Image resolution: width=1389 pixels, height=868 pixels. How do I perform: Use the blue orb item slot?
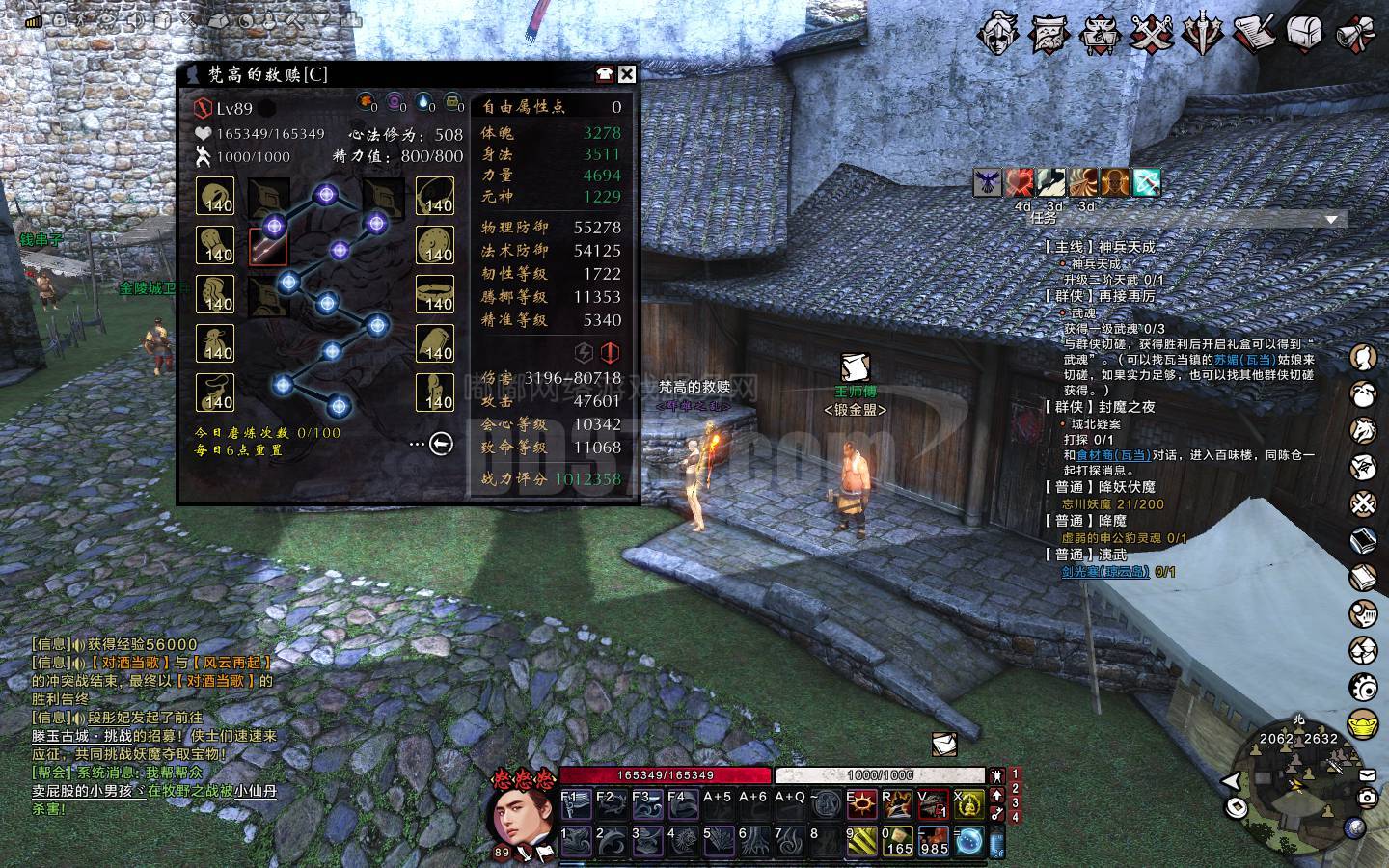[x=969, y=842]
